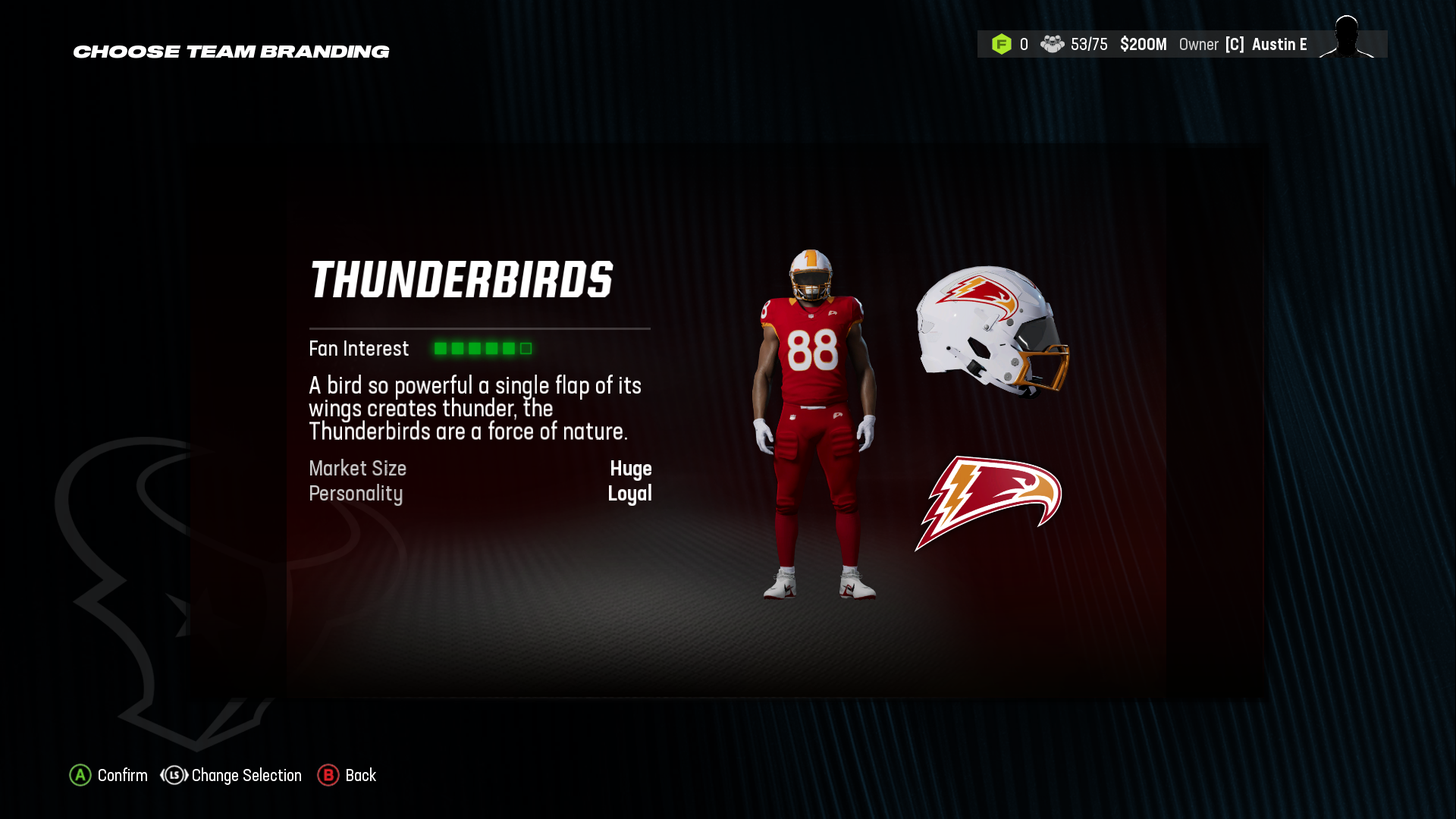Click the Fan Interest rating bar
Viewport: 1456px width, 819px height.
tap(482, 349)
